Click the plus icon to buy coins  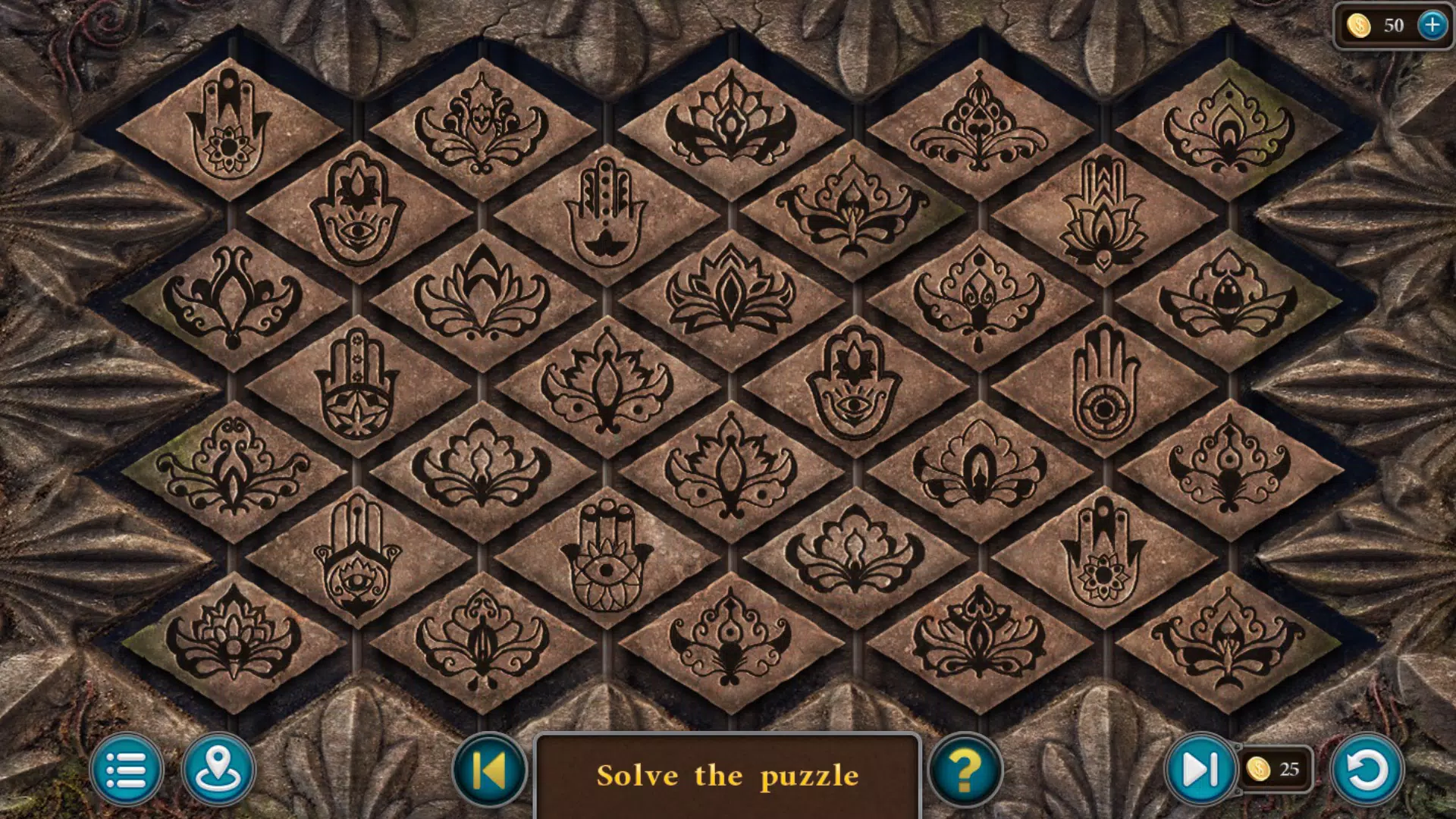click(1432, 25)
